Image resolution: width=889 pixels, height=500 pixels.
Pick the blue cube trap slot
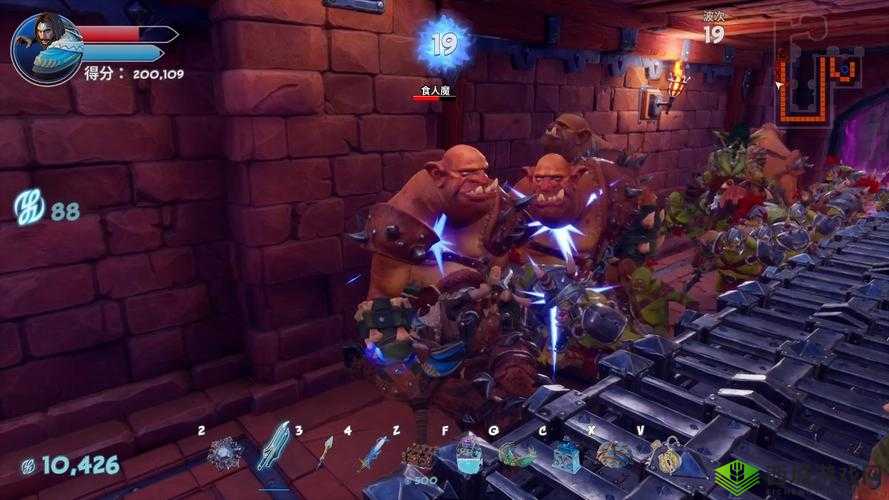pyautogui.click(x=566, y=456)
